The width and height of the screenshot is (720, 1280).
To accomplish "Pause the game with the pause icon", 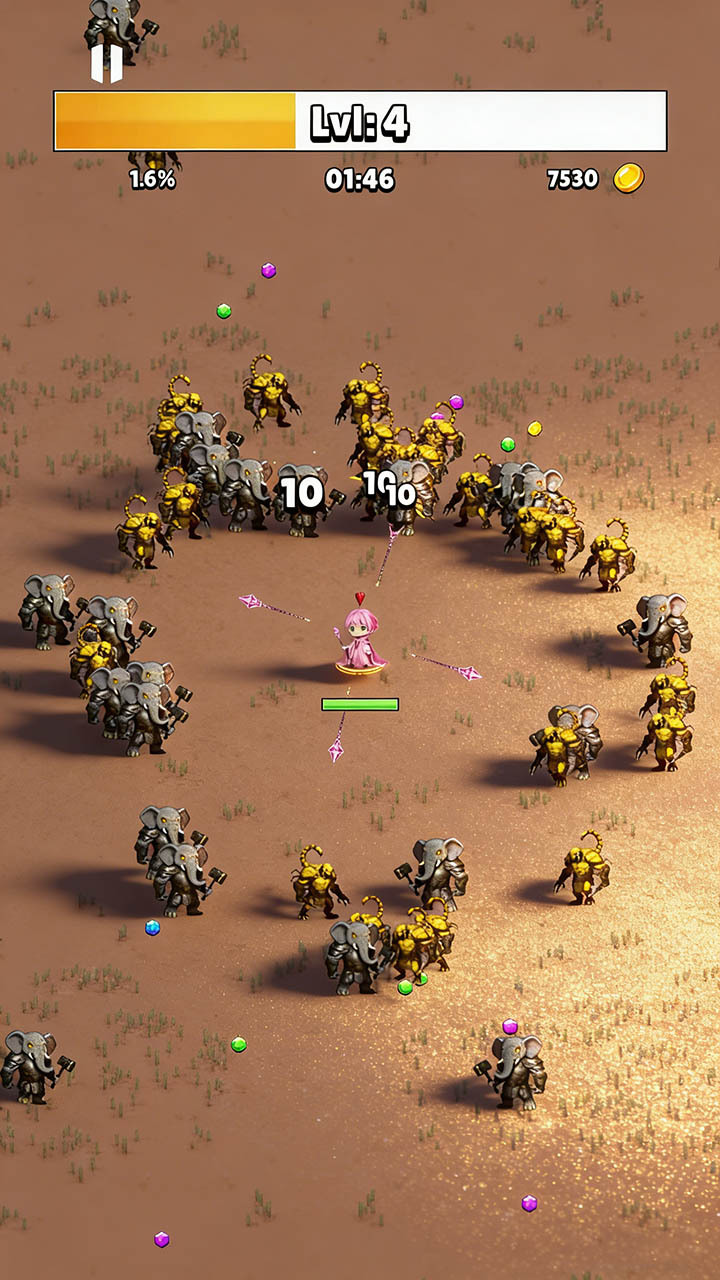I will [106, 63].
